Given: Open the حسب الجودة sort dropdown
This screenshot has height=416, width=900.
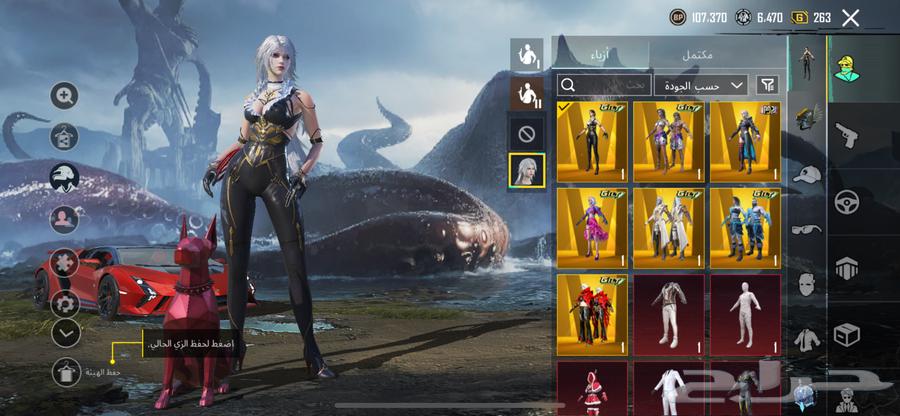Looking at the screenshot, I should click(x=702, y=85).
